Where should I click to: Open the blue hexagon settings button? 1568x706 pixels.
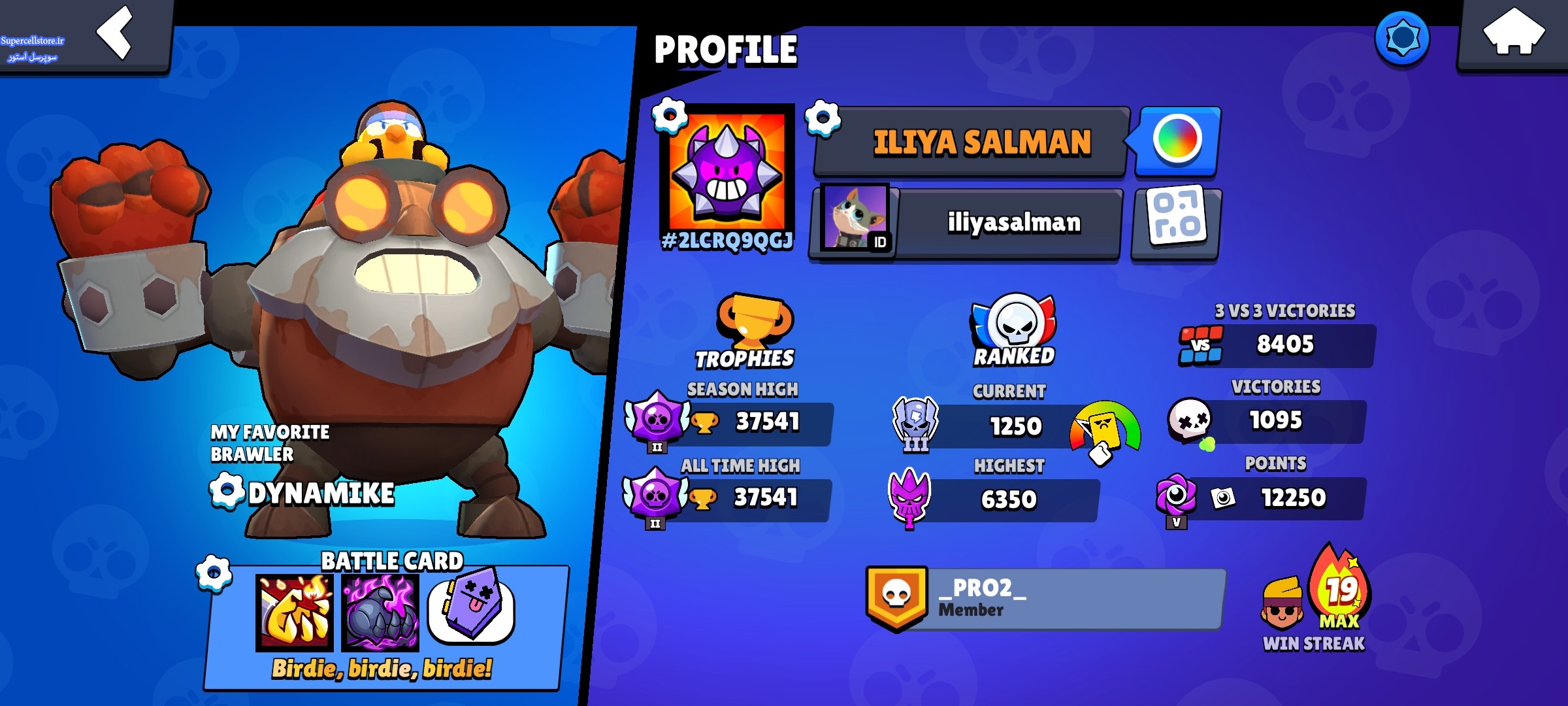tap(1402, 38)
